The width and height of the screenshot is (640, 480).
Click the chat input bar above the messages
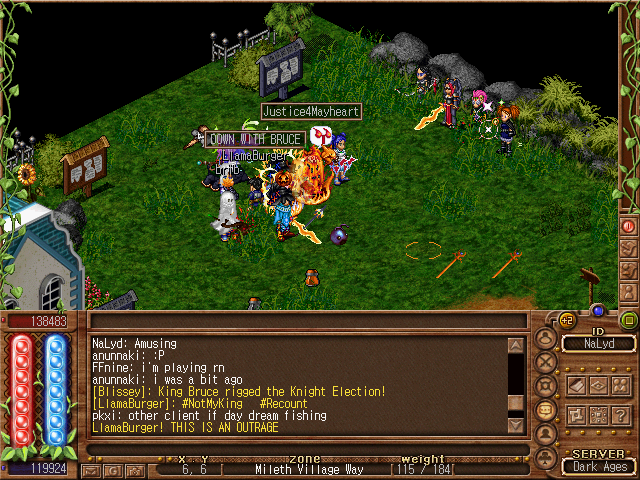point(307,322)
